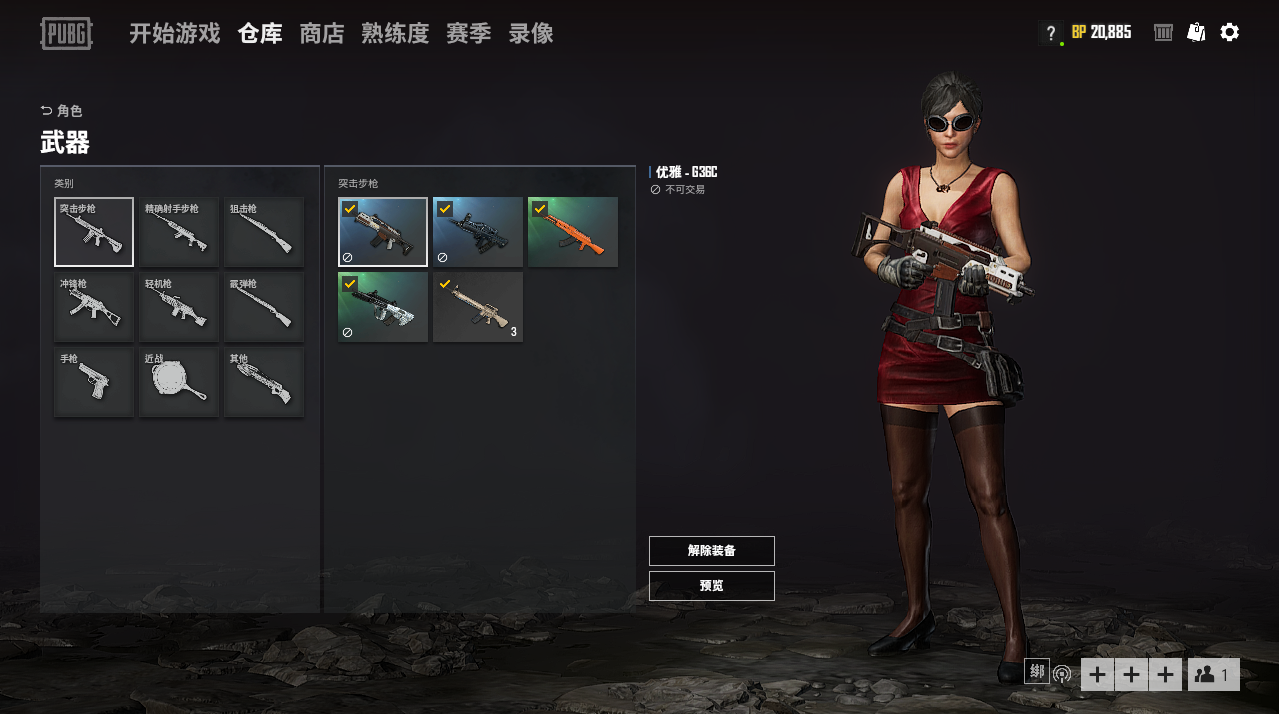The image size is (1279, 714).
Task: Click the question mark help icon
Action: point(1050,33)
